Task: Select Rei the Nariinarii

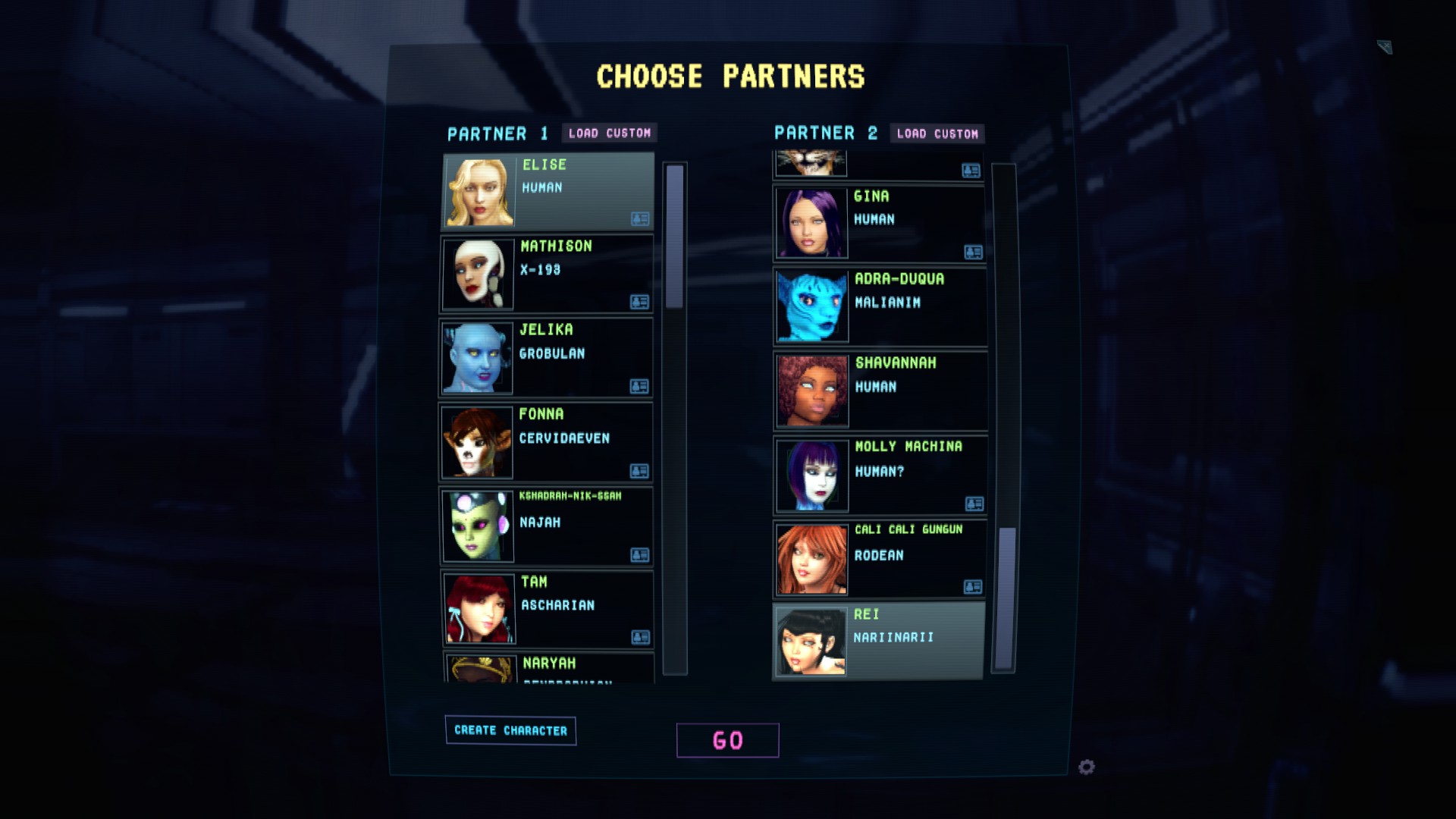Action: [878, 641]
